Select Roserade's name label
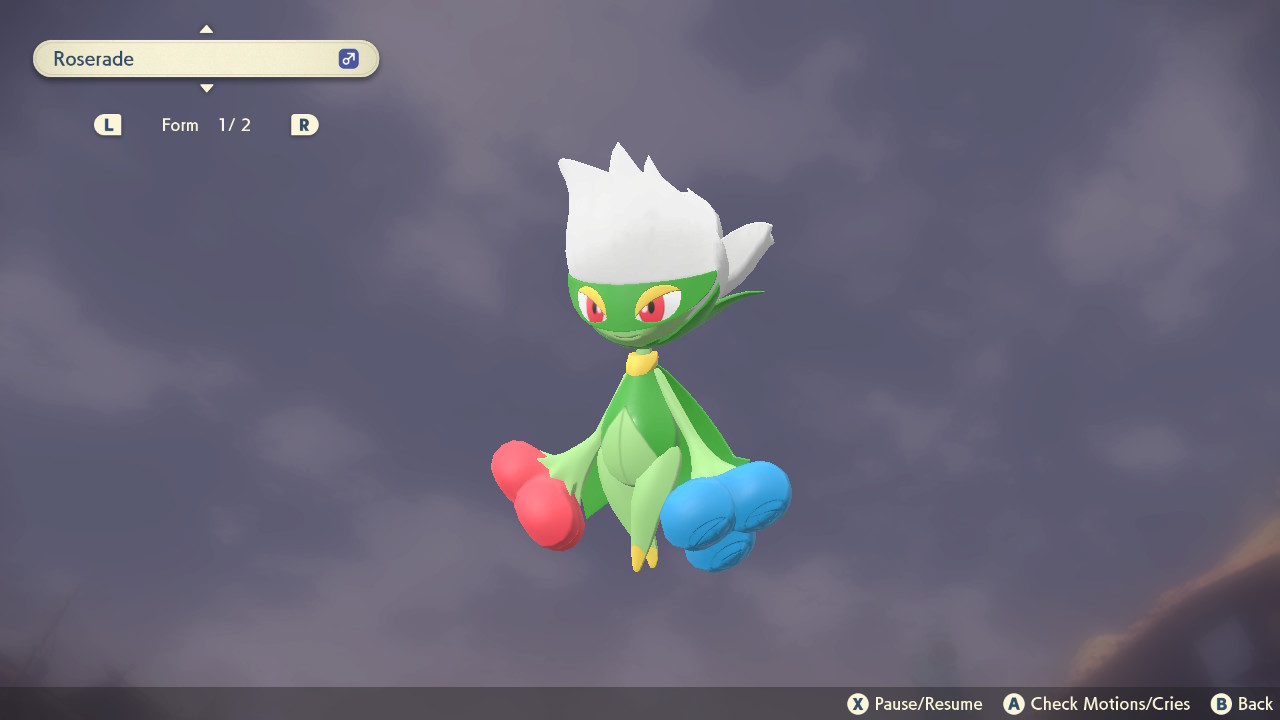1280x720 pixels. pyautogui.click(x=92, y=59)
